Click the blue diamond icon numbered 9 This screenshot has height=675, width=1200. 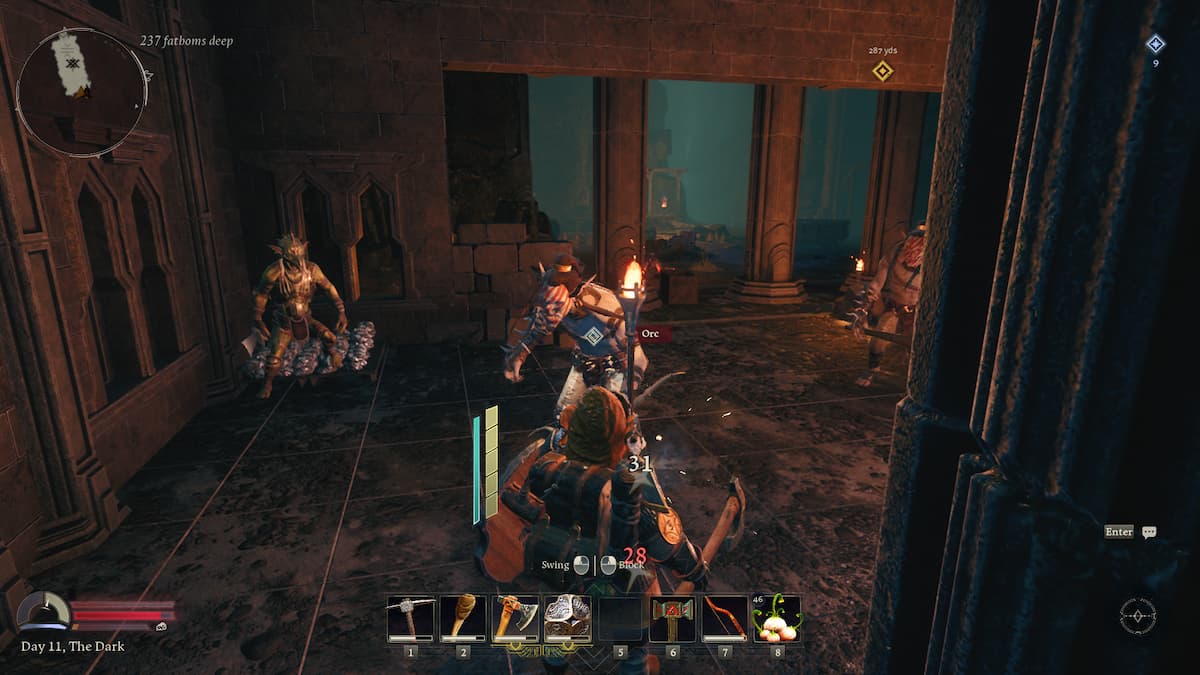(1155, 44)
